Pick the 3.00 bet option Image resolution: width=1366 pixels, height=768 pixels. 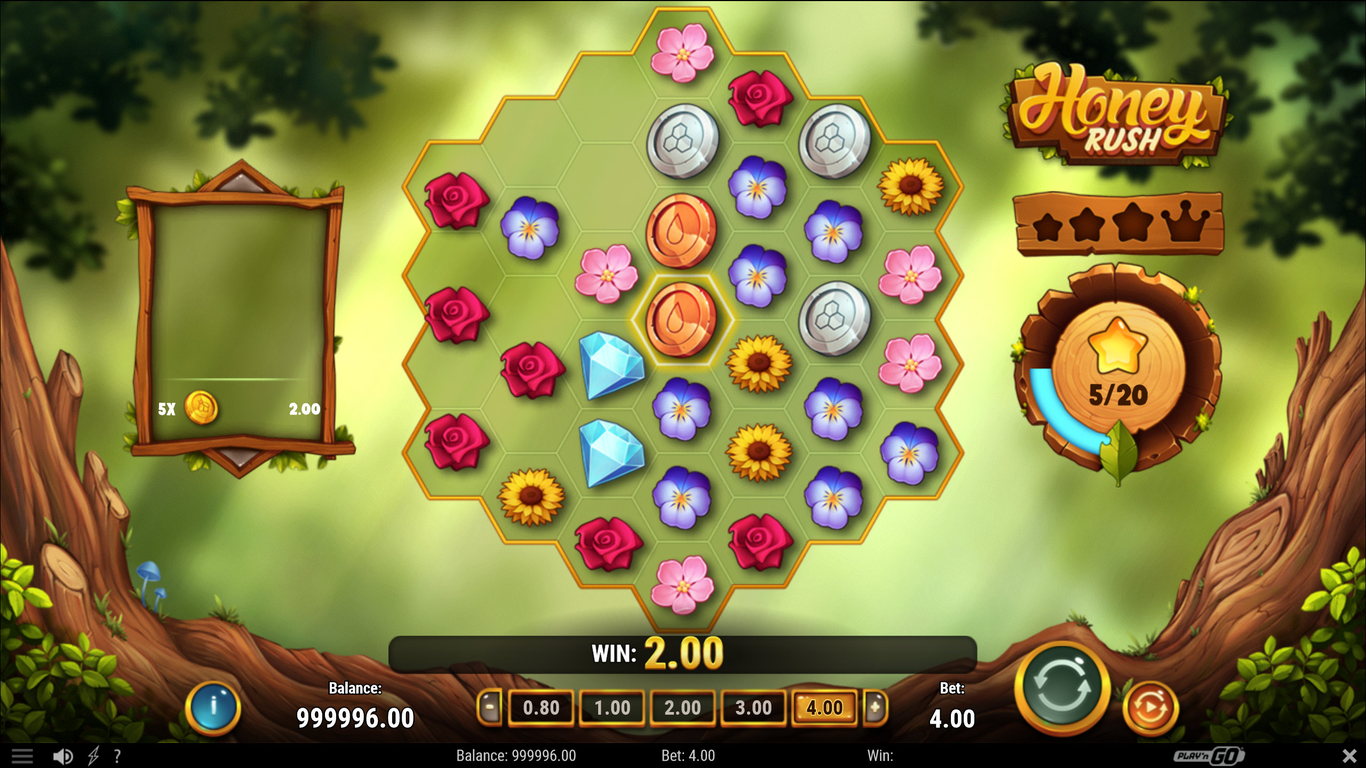(753, 708)
